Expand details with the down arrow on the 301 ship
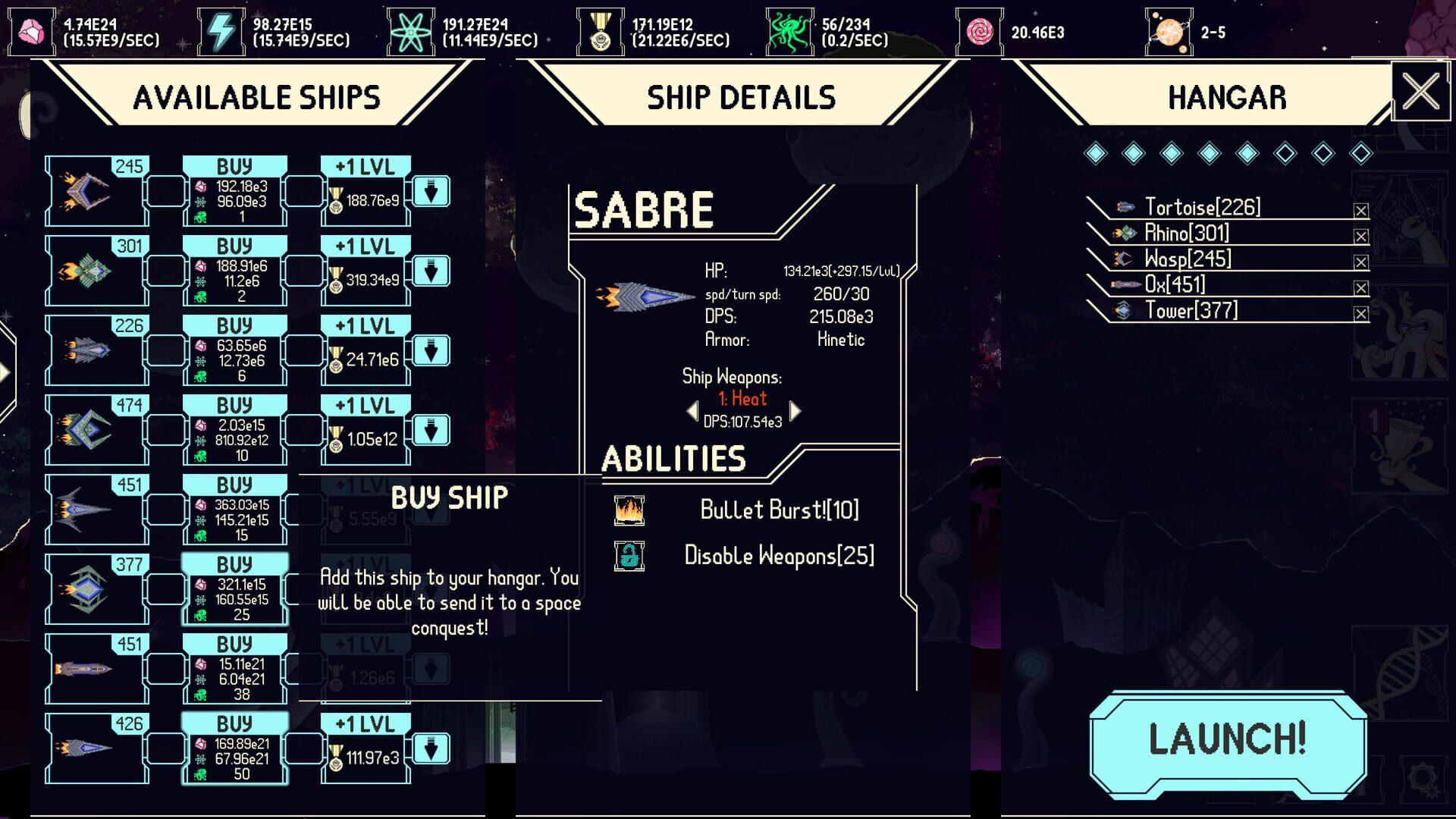Image resolution: width=1456 pixels, height=819 pixels. (x=432, y=271)
